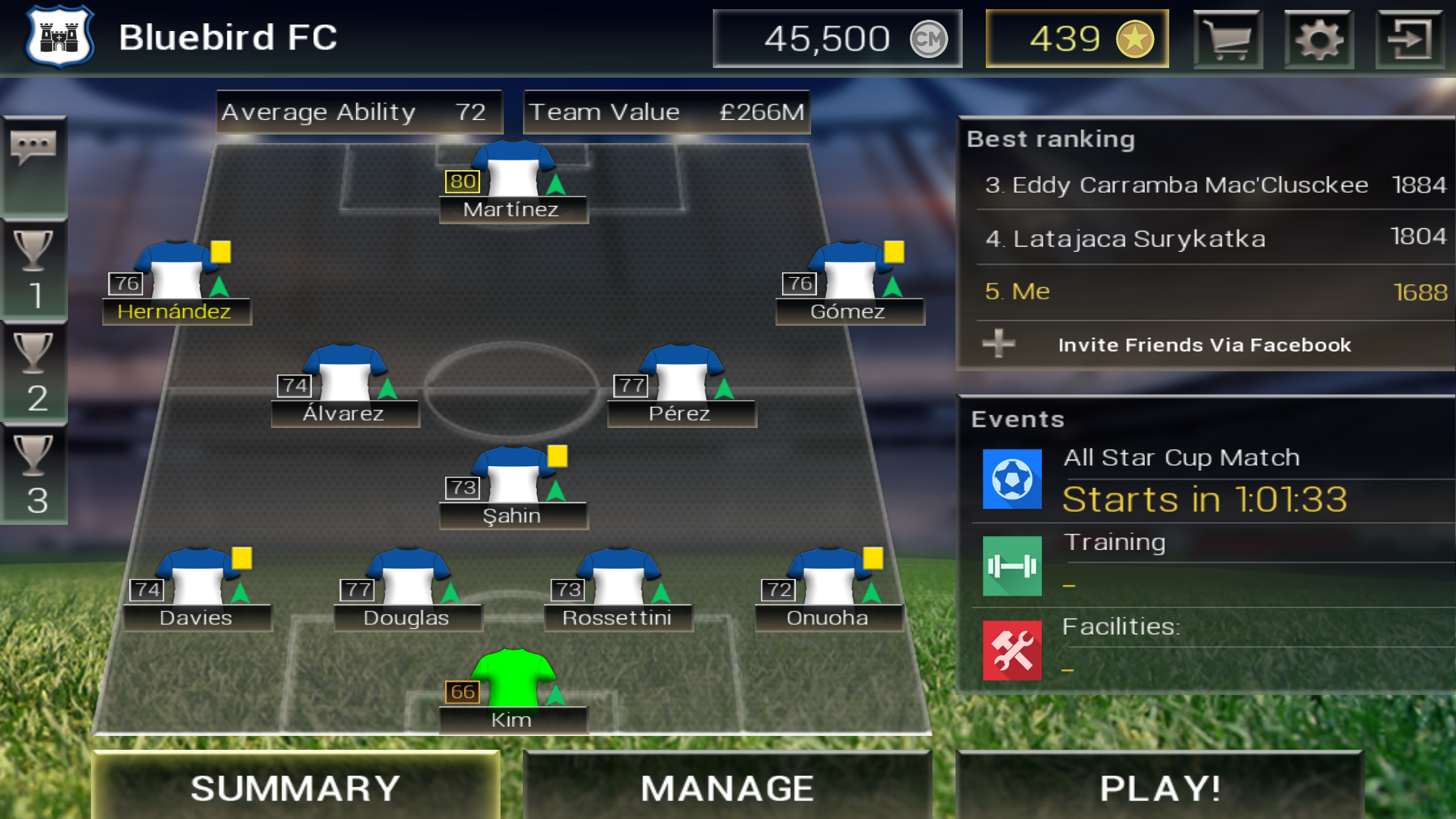Open the MANAGE menu
Screen dimensions: 1456x819
tap(727, 787)
